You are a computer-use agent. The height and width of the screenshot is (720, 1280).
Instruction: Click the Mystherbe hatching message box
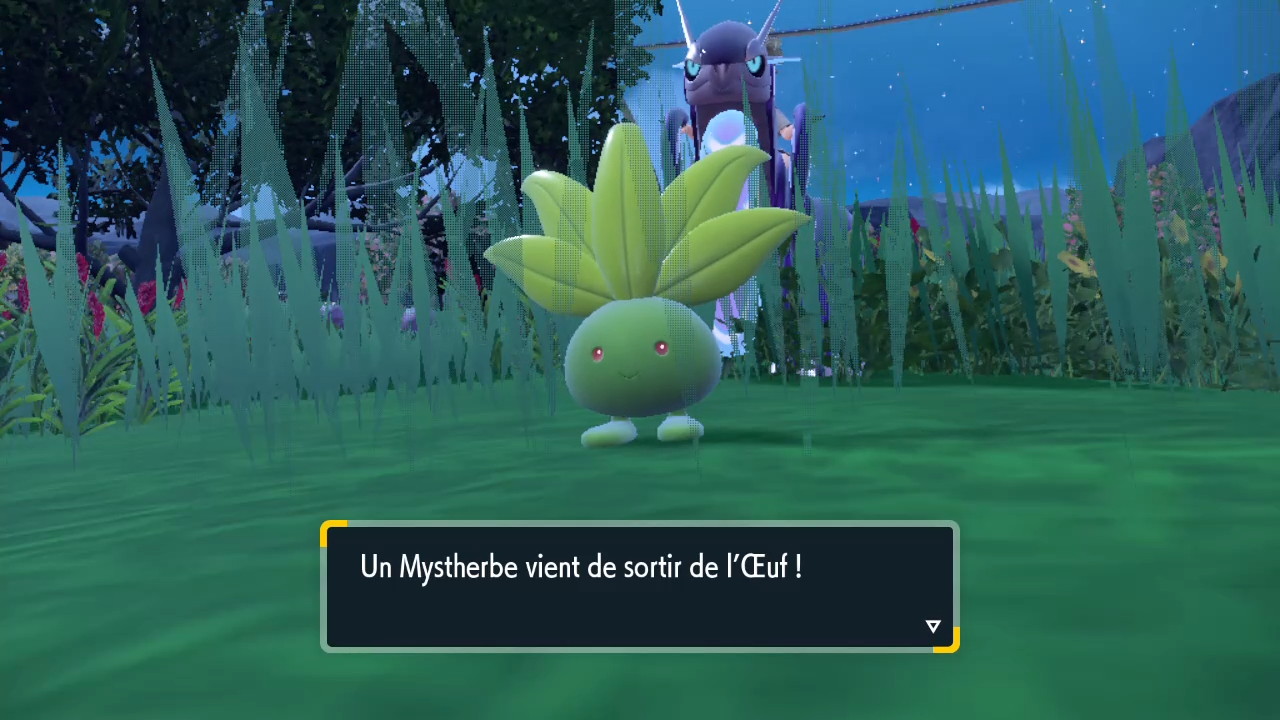tap(639, 587)
